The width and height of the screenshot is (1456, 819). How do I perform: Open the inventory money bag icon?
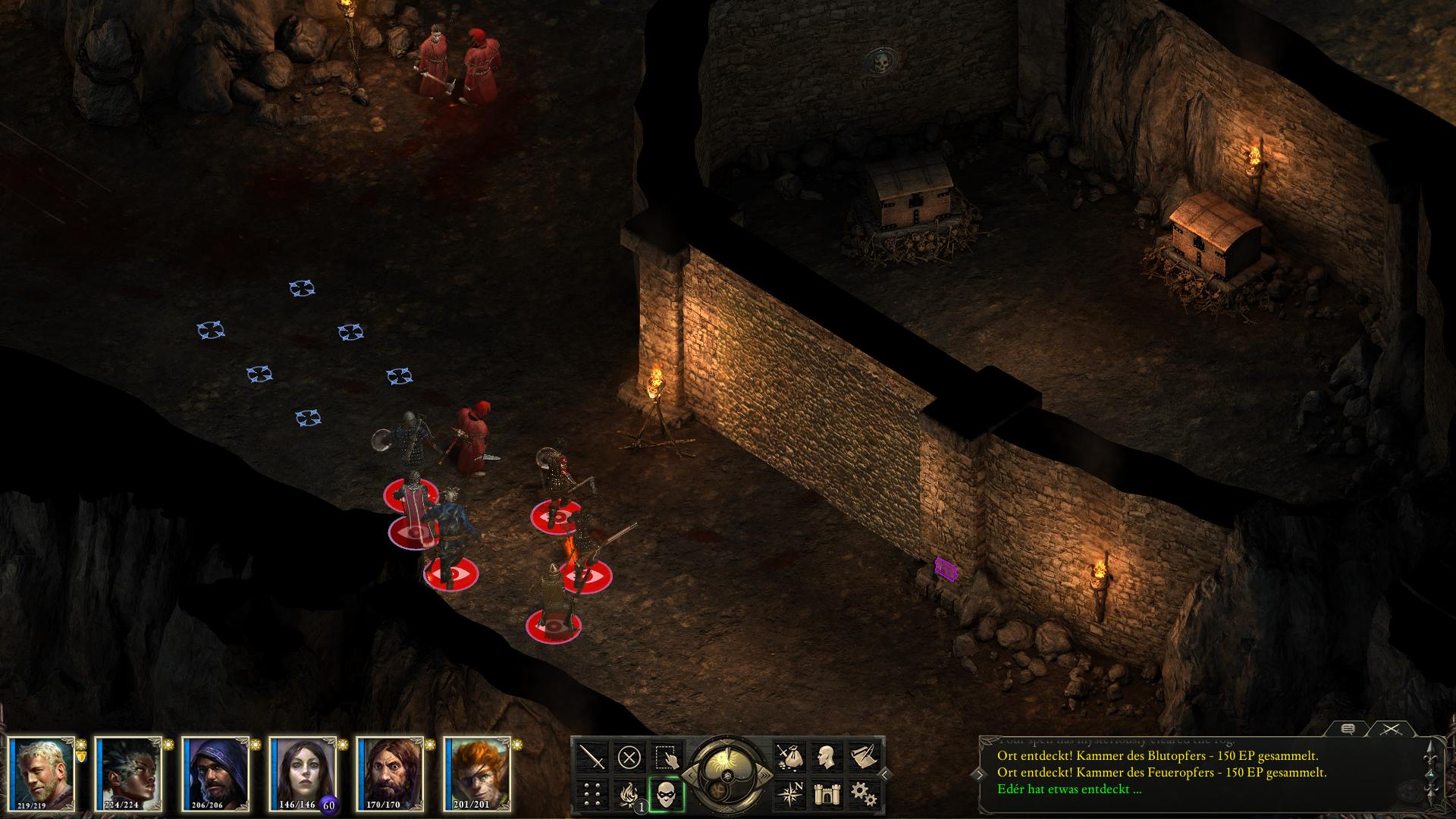788,757
